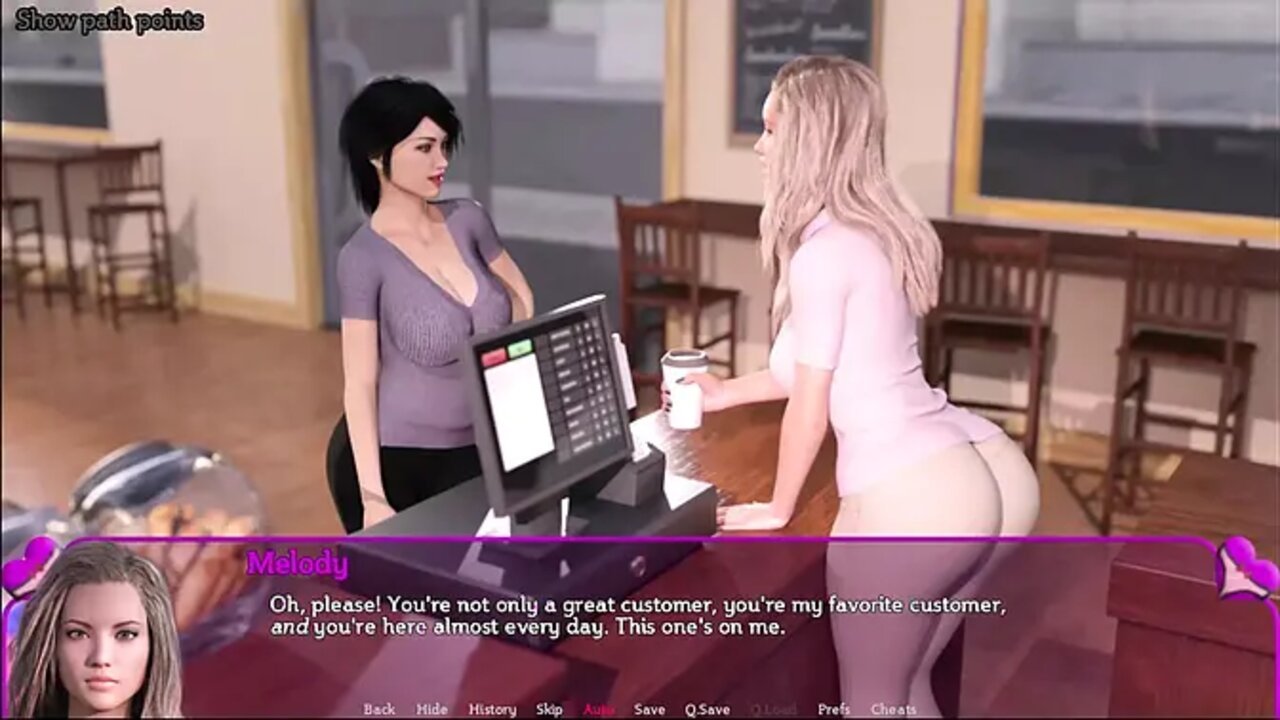Viewport: 1280px width, 720px height.
Task: Go Back to the previous line
Action: point(379,709)
